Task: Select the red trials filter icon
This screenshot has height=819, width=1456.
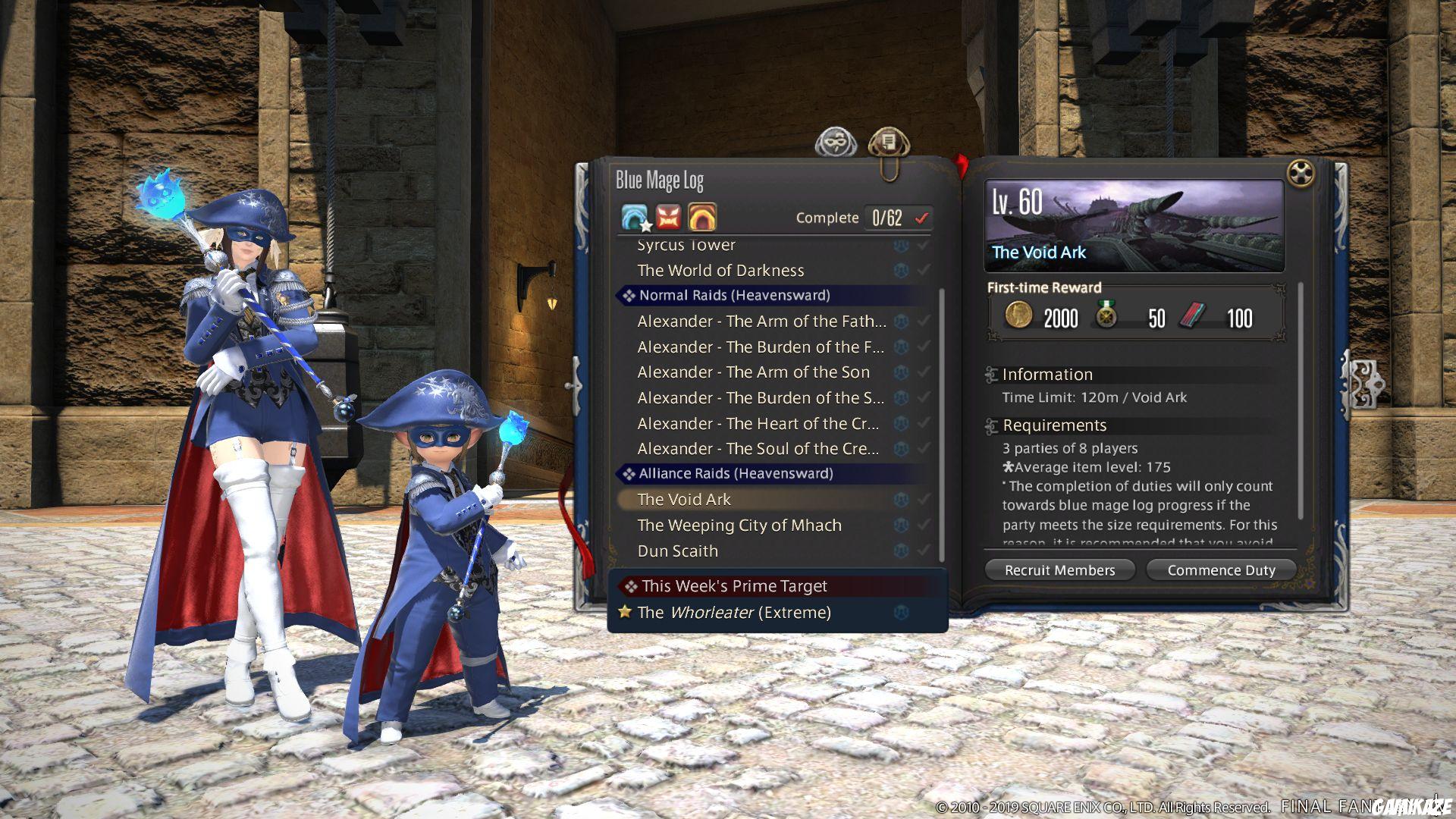Action: coord(667,217)
